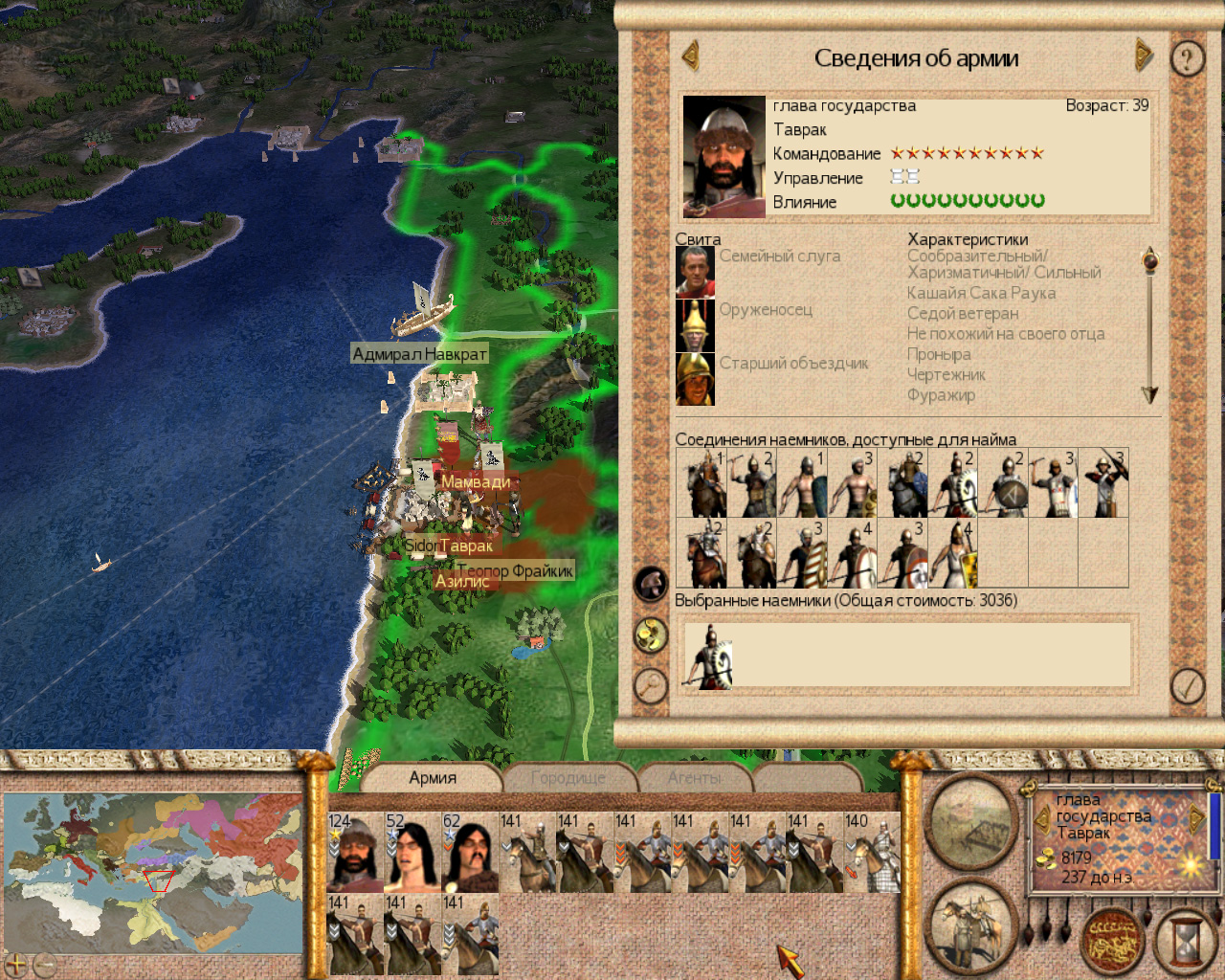
Task: Select the Старший объездчик retinue portrait
Action: [x=695, y=379]
